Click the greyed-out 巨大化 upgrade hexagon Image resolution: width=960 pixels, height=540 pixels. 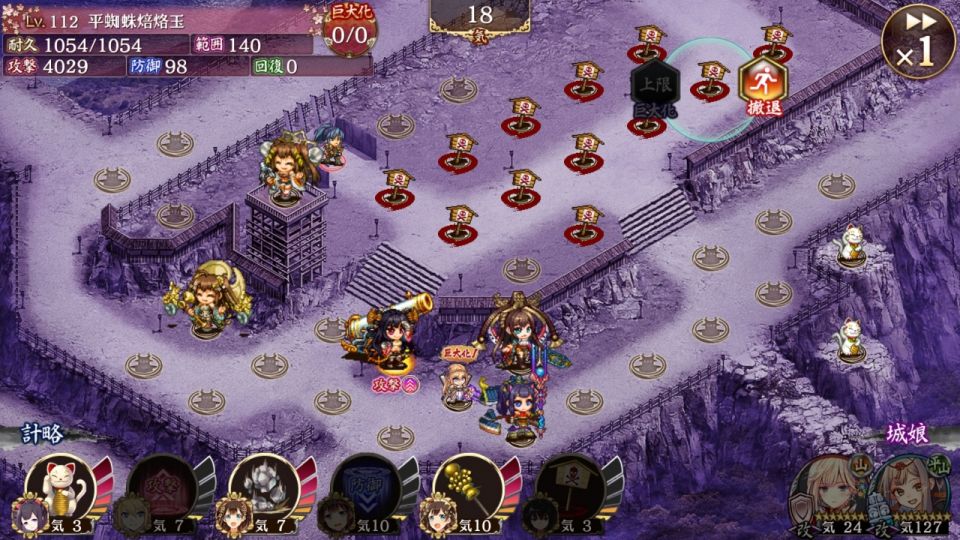click(656, 88)
